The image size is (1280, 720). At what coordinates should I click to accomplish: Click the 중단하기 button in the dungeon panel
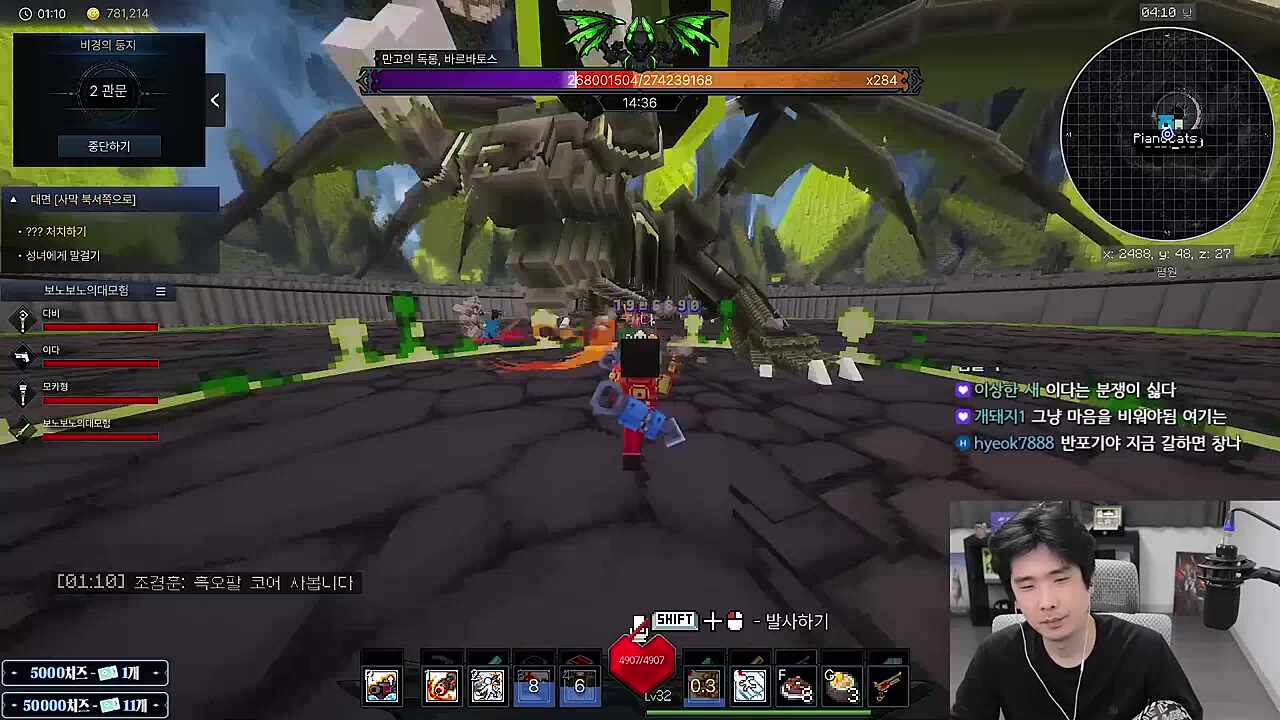[x=108, y=146]
